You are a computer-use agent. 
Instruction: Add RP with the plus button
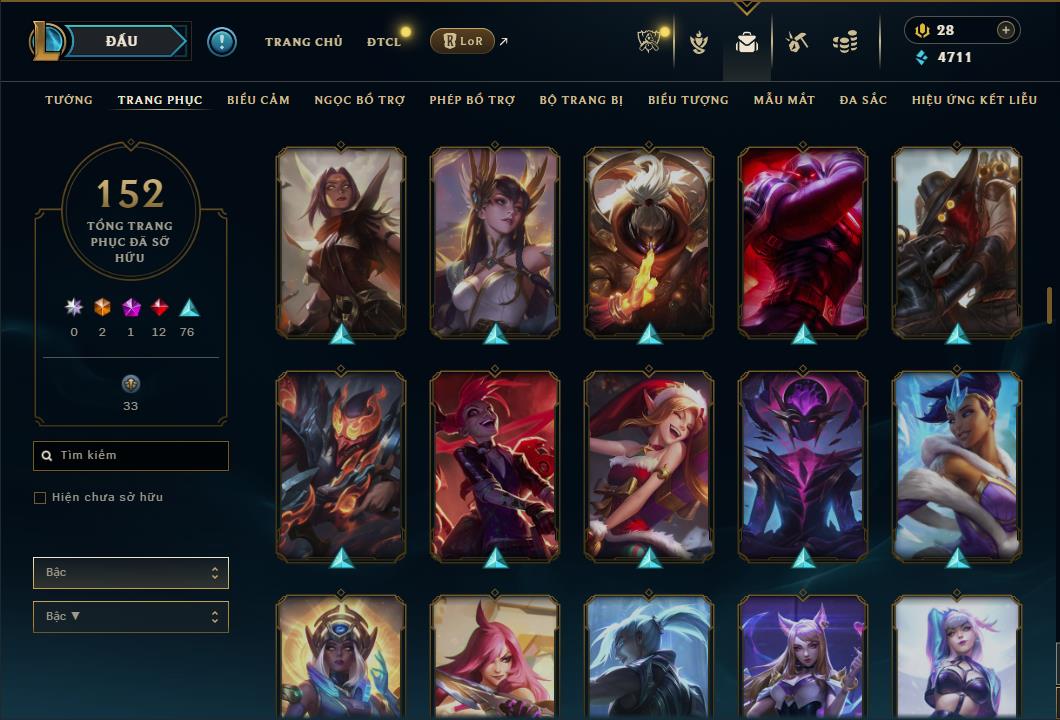pos(1005,30)
